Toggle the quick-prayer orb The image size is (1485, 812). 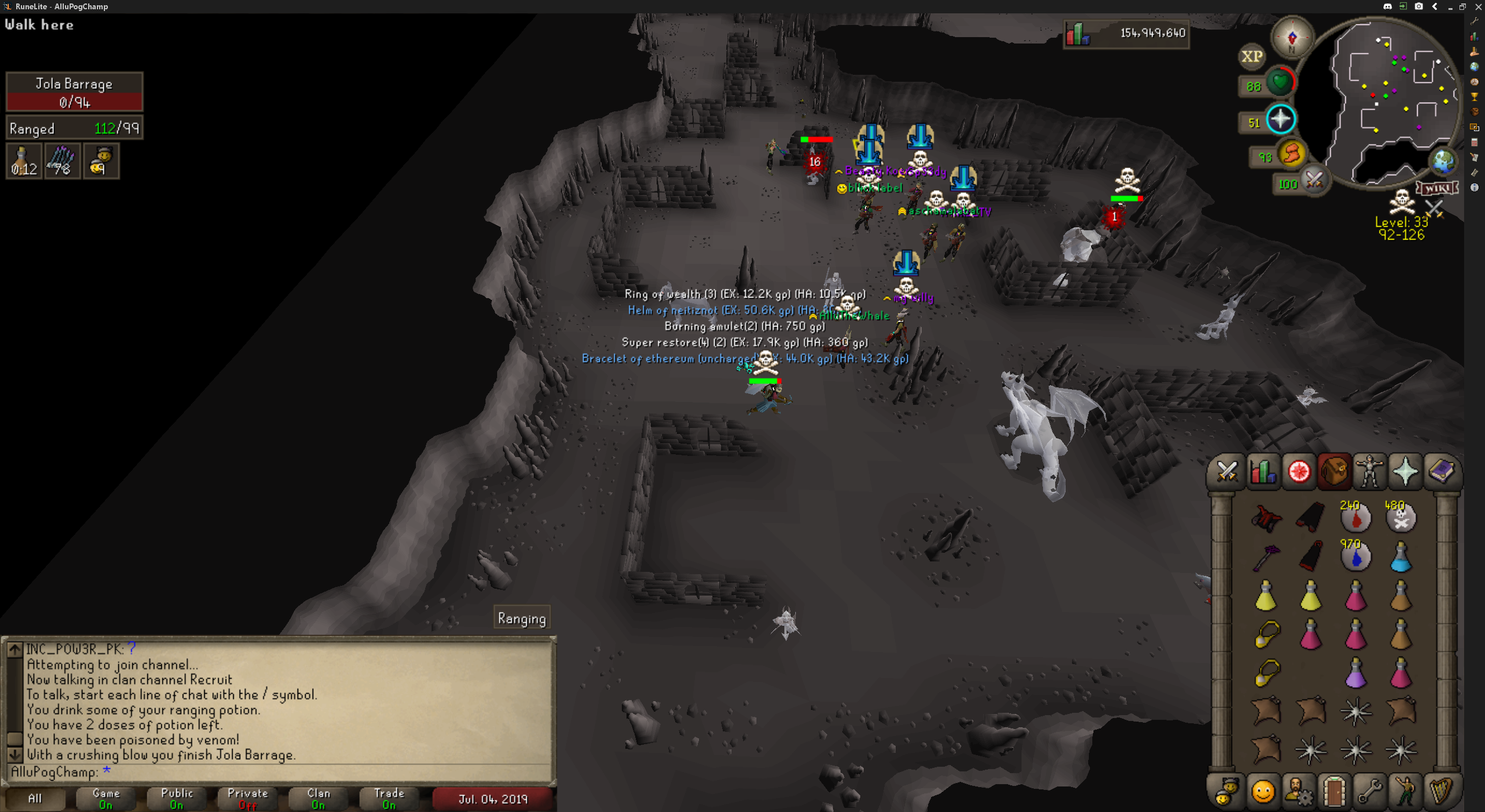(1280, 119)
